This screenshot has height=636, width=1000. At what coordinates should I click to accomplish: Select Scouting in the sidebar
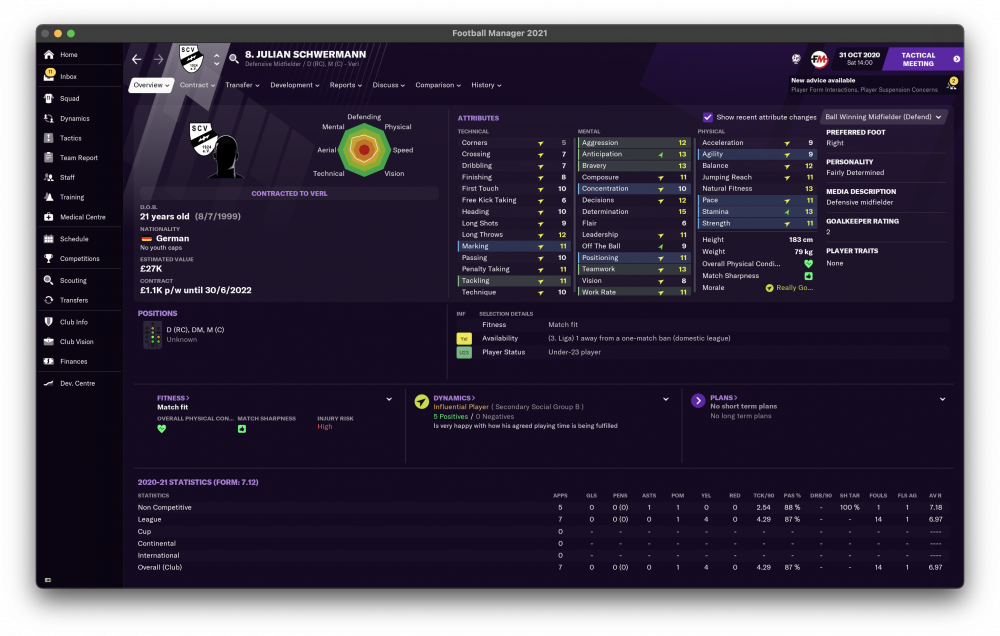(72, 281)
